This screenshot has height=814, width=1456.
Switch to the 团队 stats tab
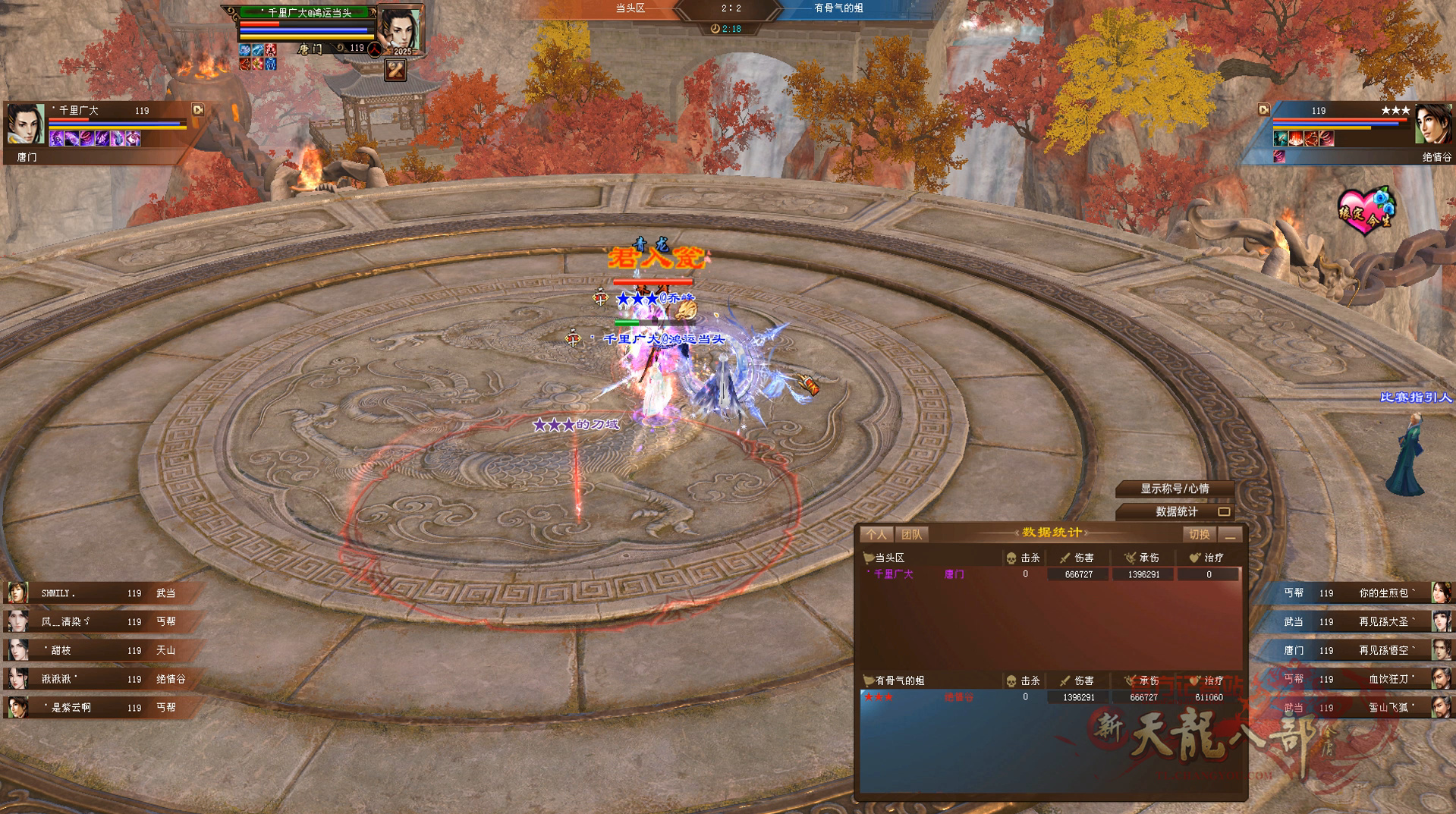pyautogui.click(x=911, y=535)
